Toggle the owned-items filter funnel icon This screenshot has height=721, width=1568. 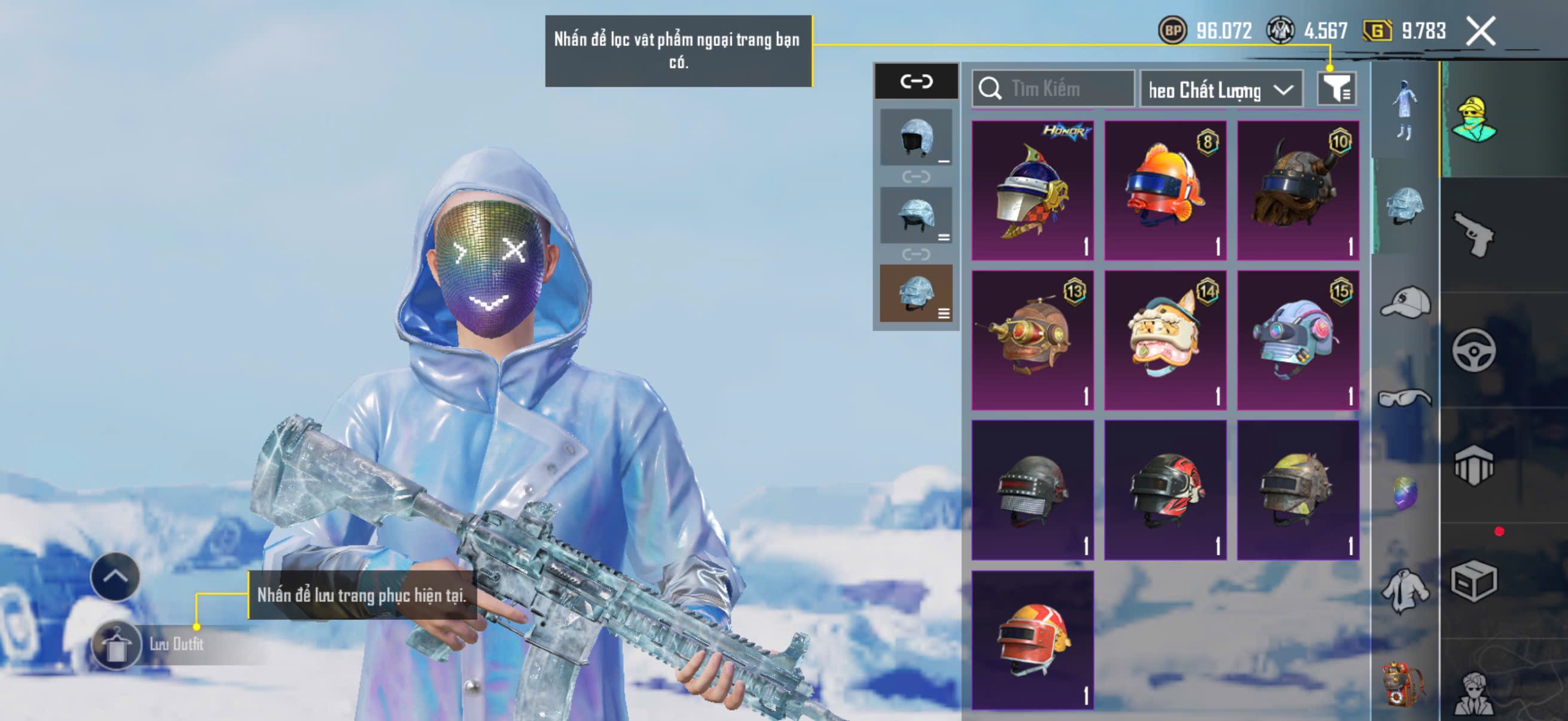click(x=1336, y=90)
